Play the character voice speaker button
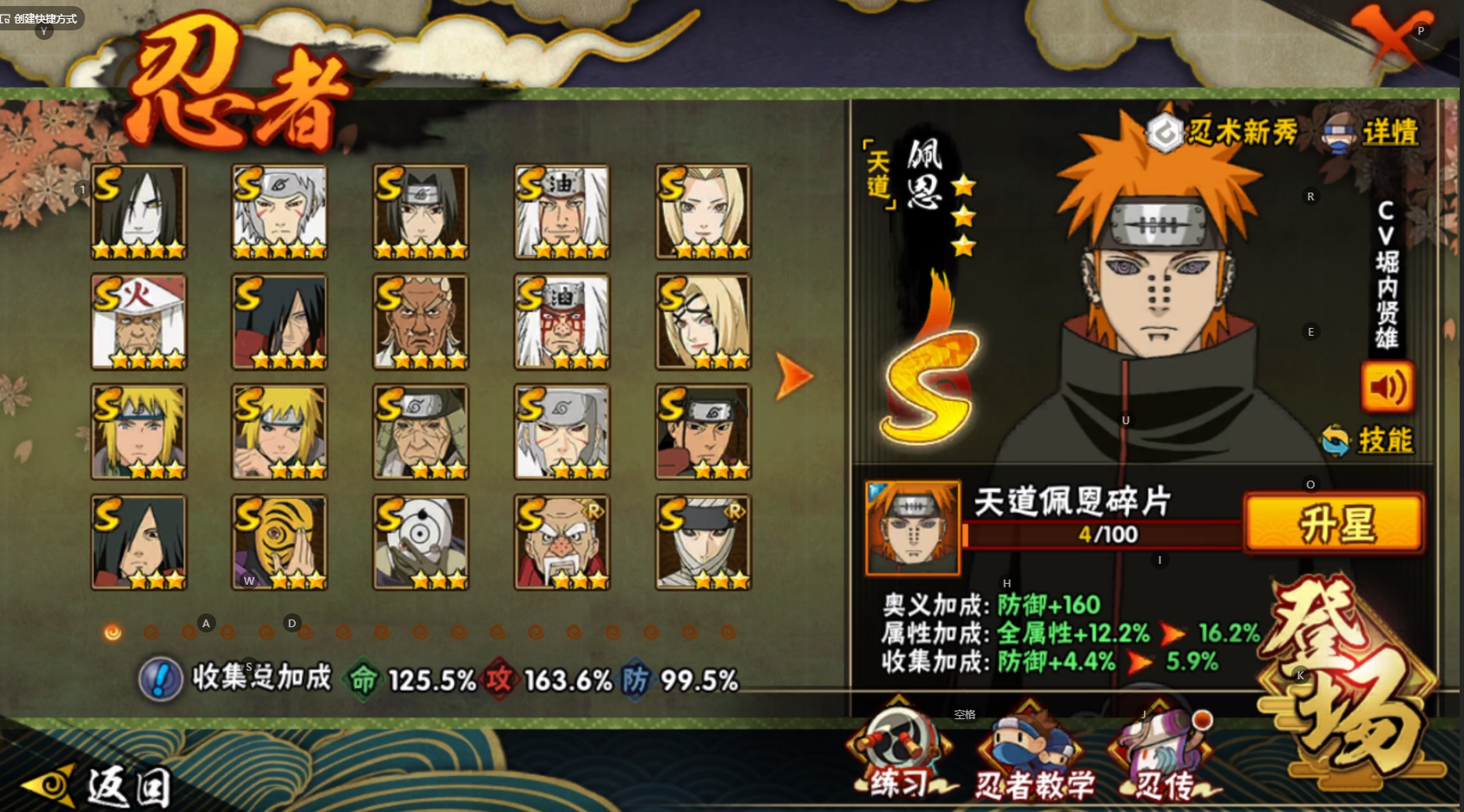Viewport: 1464px width, 812px height. point(1387,387)
